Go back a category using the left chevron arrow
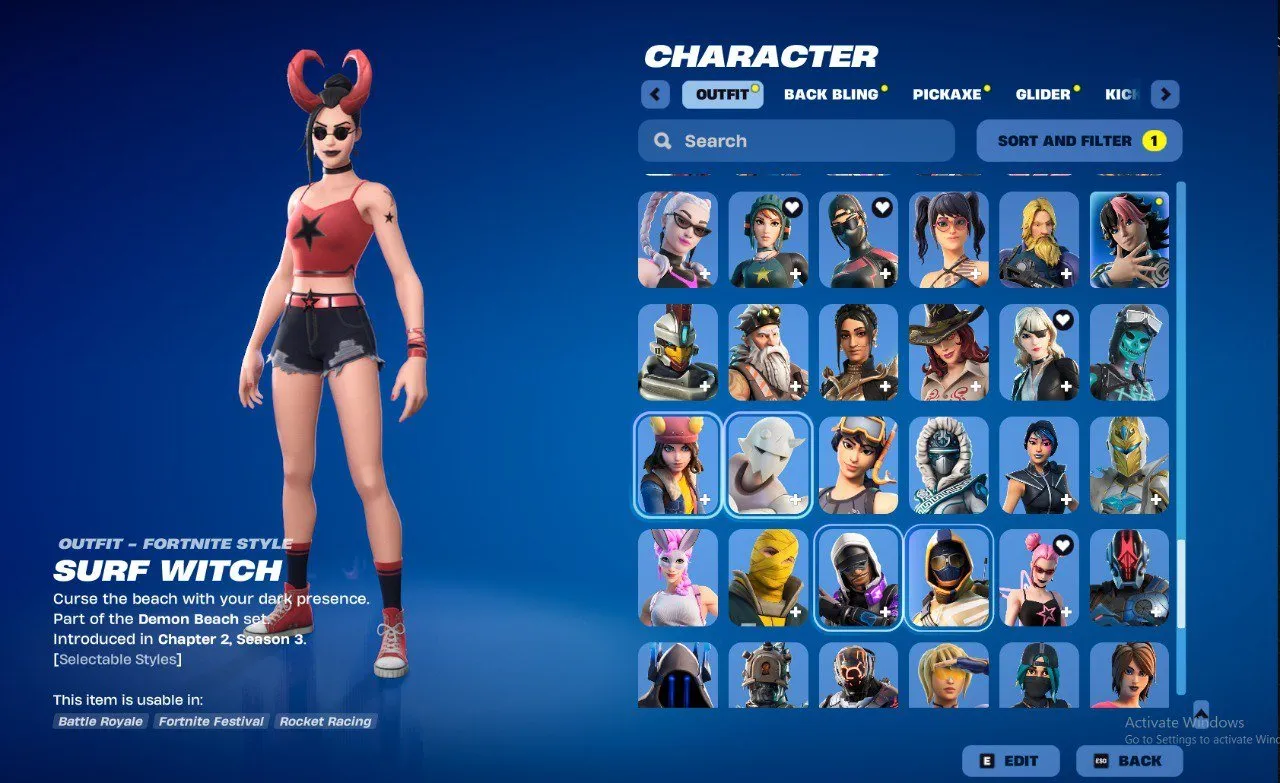This screenshot has width=1280, height=783. 655,93
